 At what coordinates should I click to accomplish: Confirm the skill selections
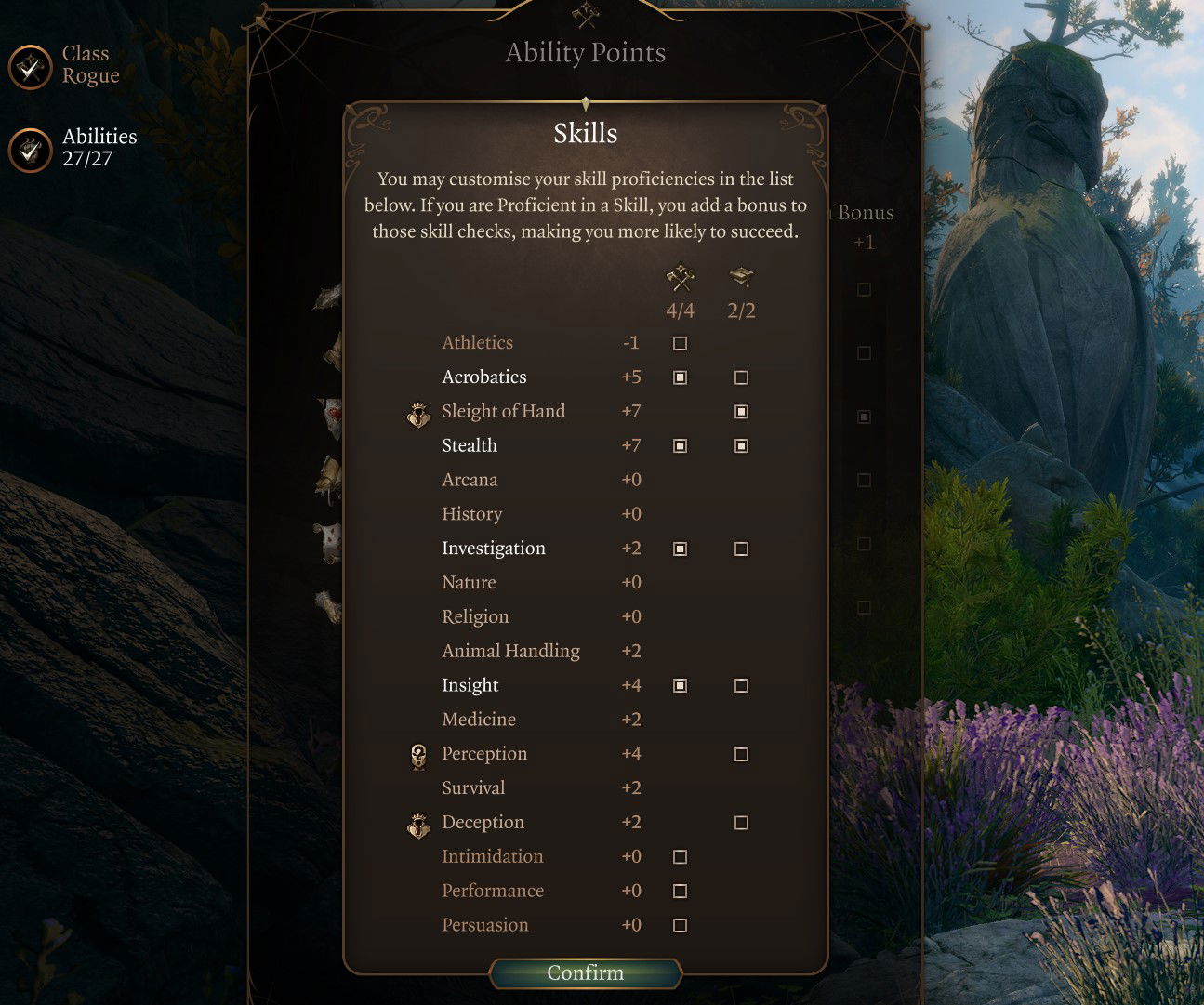click(x=586, y=973)
